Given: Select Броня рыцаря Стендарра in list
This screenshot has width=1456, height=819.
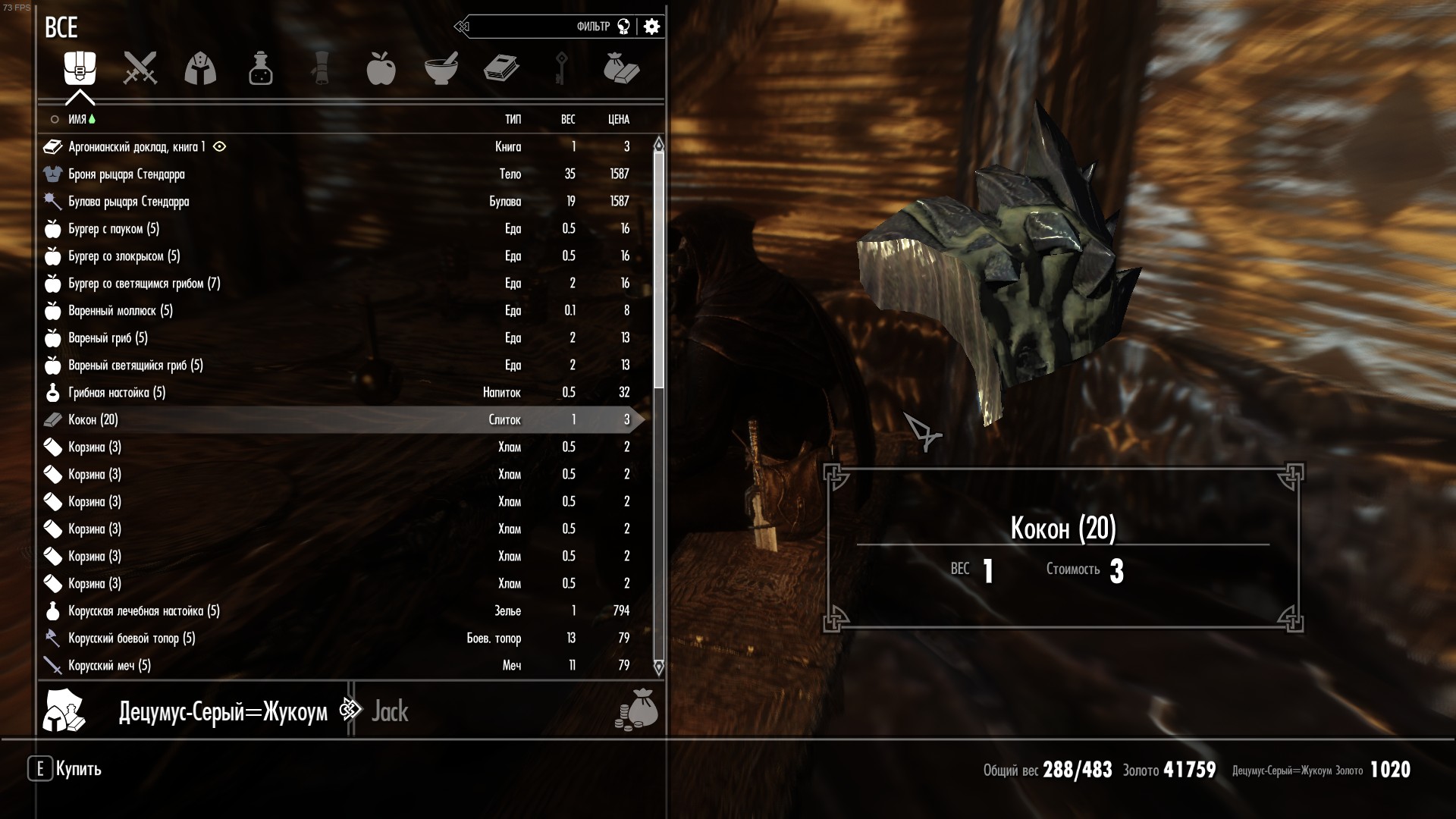Looking at the screenshot, I should pyautogui.click(x=127, y=174).
